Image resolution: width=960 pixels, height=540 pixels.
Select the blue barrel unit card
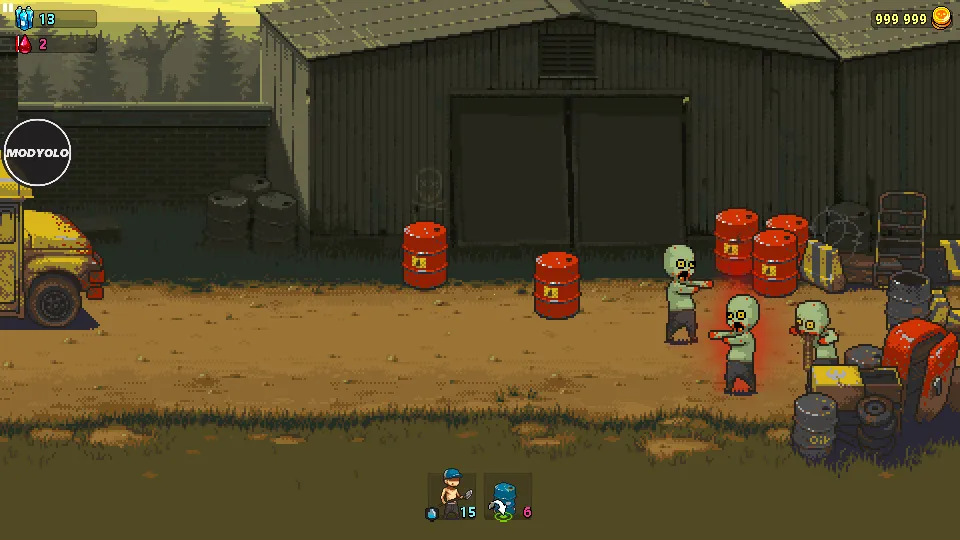click(506, 496)
